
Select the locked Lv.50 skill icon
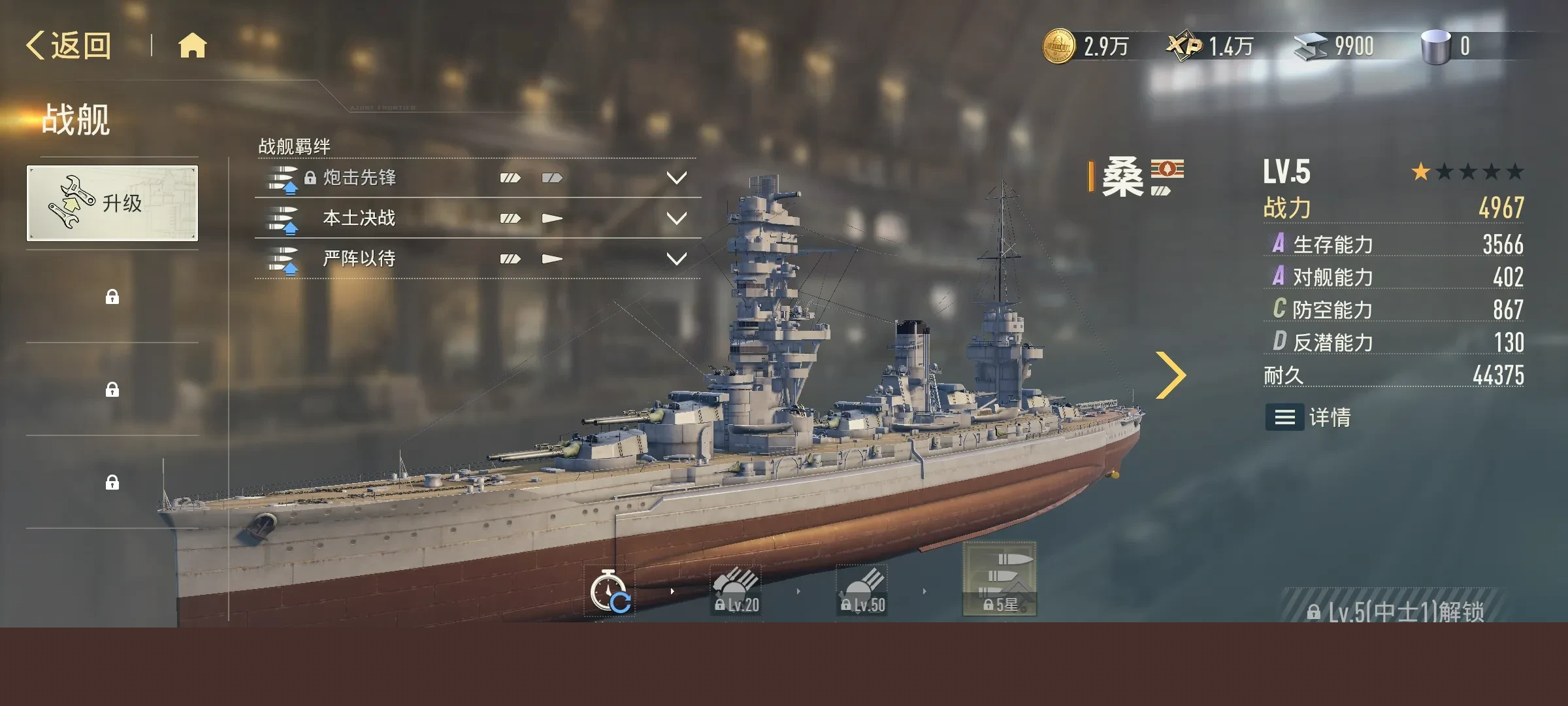[862, 591]
